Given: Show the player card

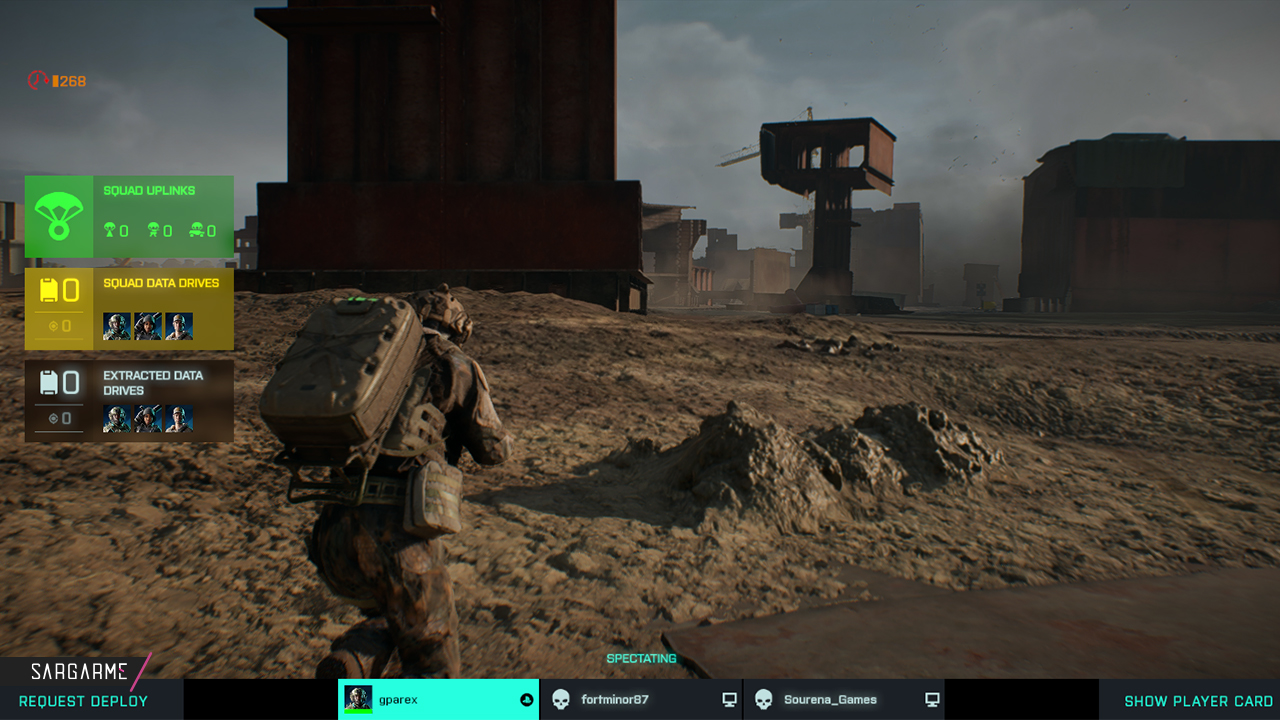Looking at the screenshot, I should 1198,701.
